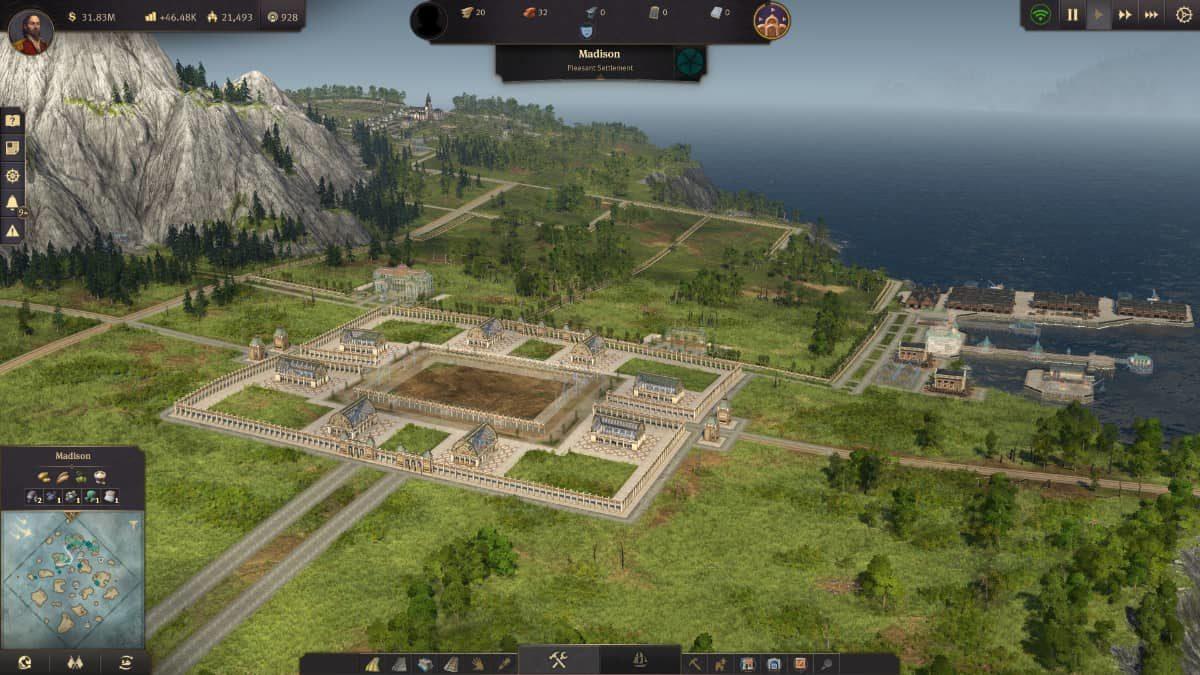
Task: Select the normal play speed button
Action: pos(1098,15)
